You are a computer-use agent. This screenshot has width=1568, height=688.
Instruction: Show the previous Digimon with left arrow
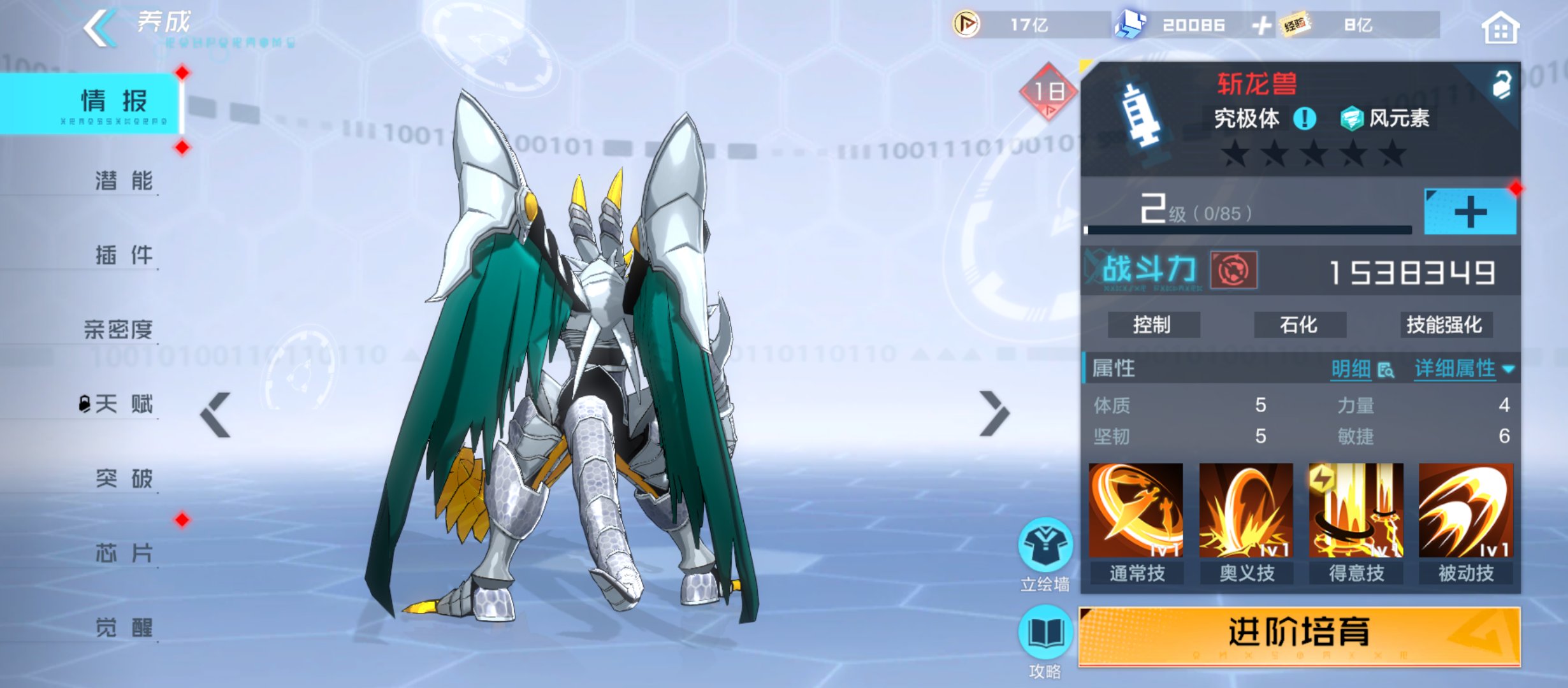[x=215, y=415]
